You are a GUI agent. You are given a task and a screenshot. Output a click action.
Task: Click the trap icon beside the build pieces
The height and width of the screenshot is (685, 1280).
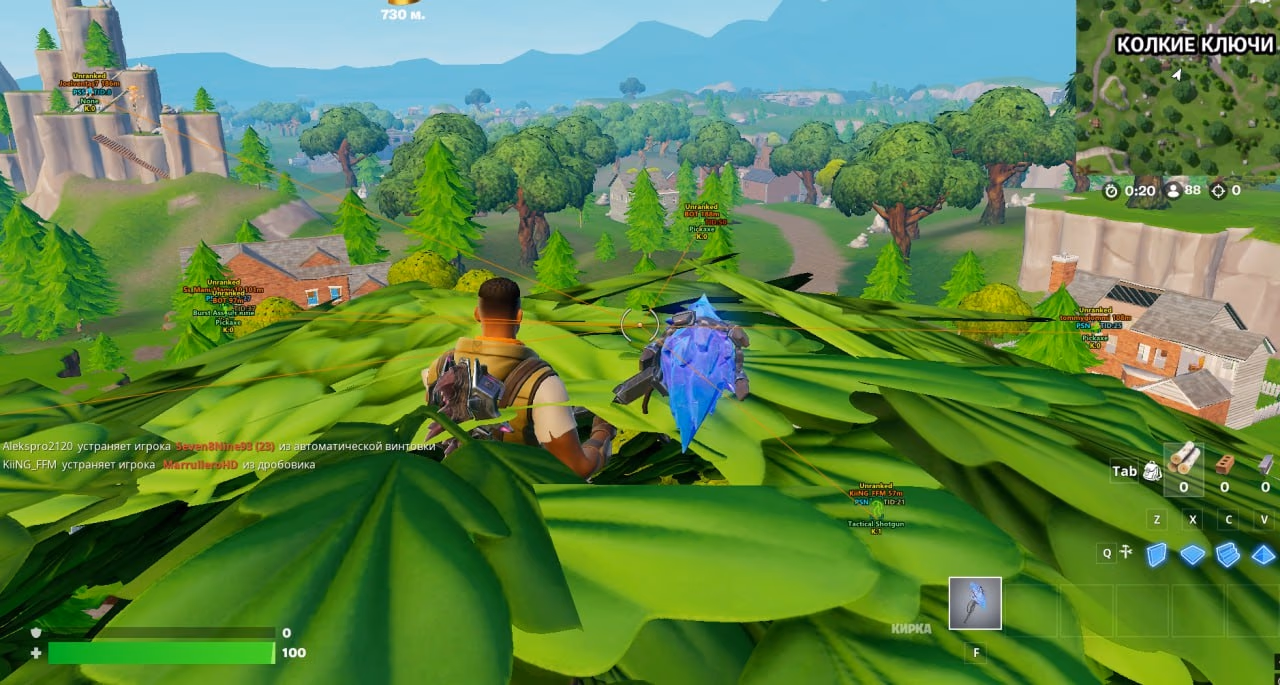1126,552
